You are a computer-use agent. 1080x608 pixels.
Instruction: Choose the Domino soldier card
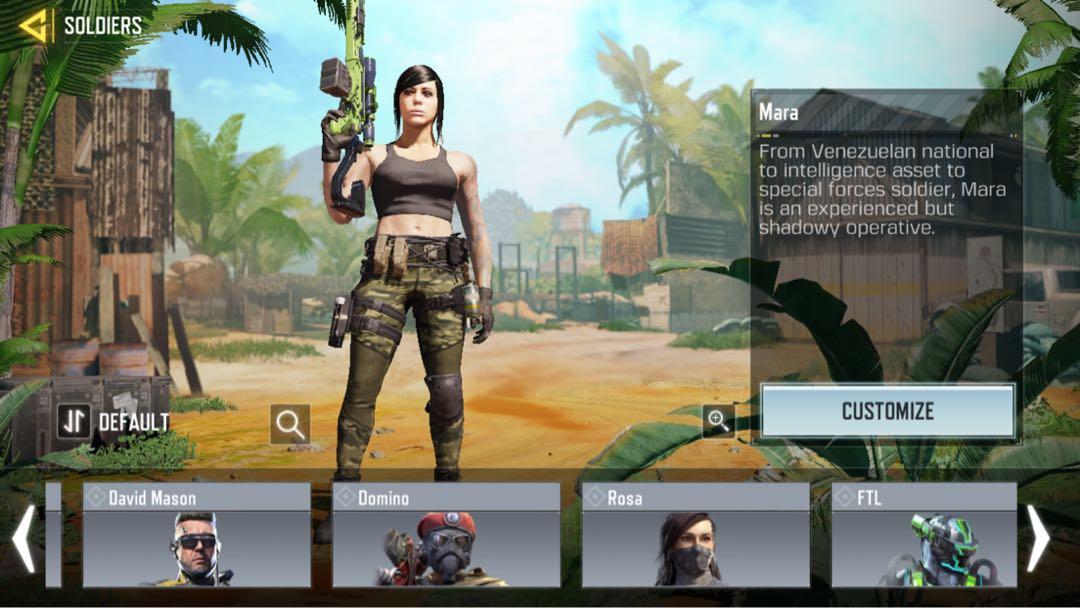pyautogui.click(x=446, y=535)
